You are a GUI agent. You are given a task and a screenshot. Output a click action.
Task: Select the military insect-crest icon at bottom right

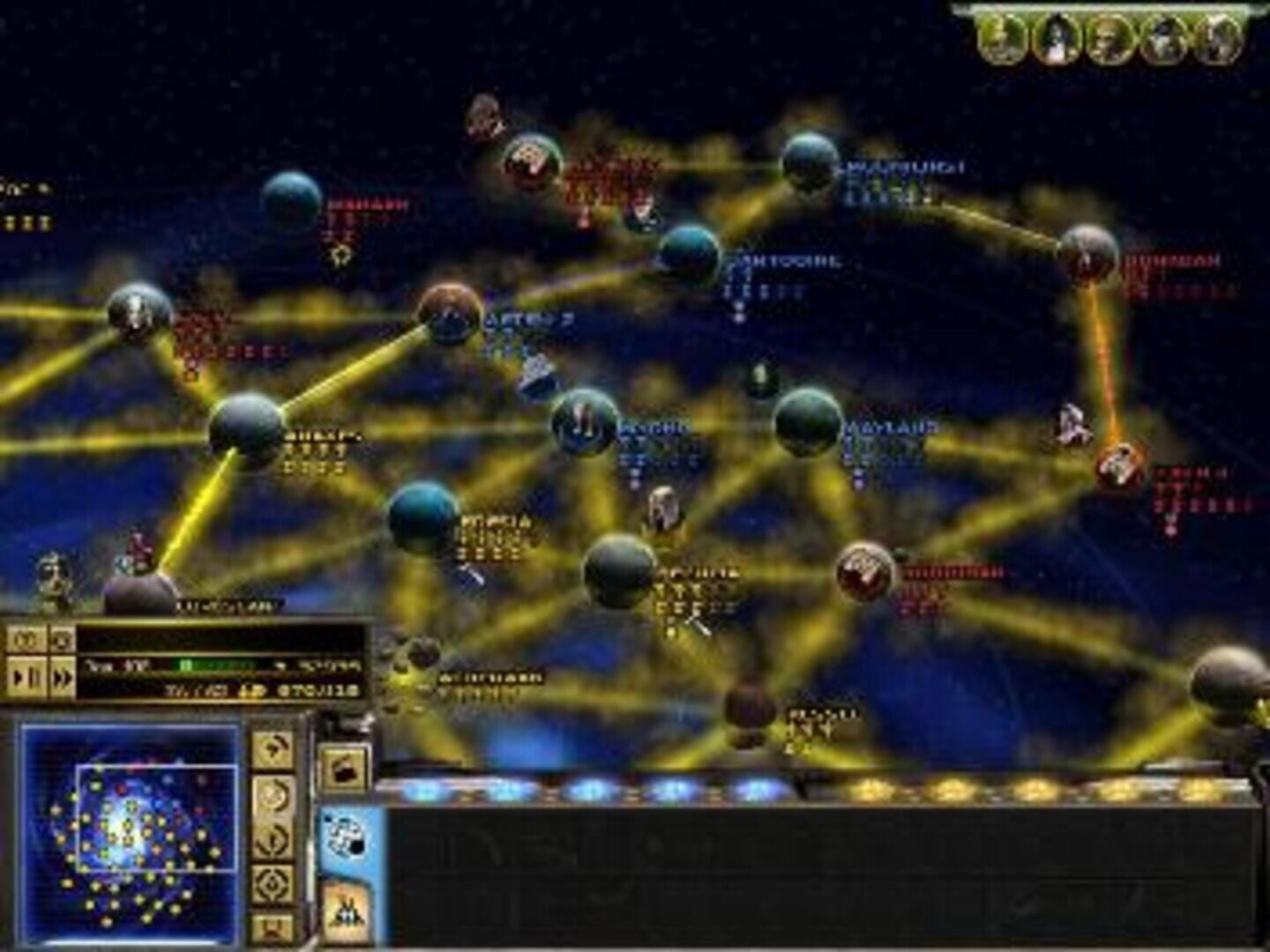346,911
